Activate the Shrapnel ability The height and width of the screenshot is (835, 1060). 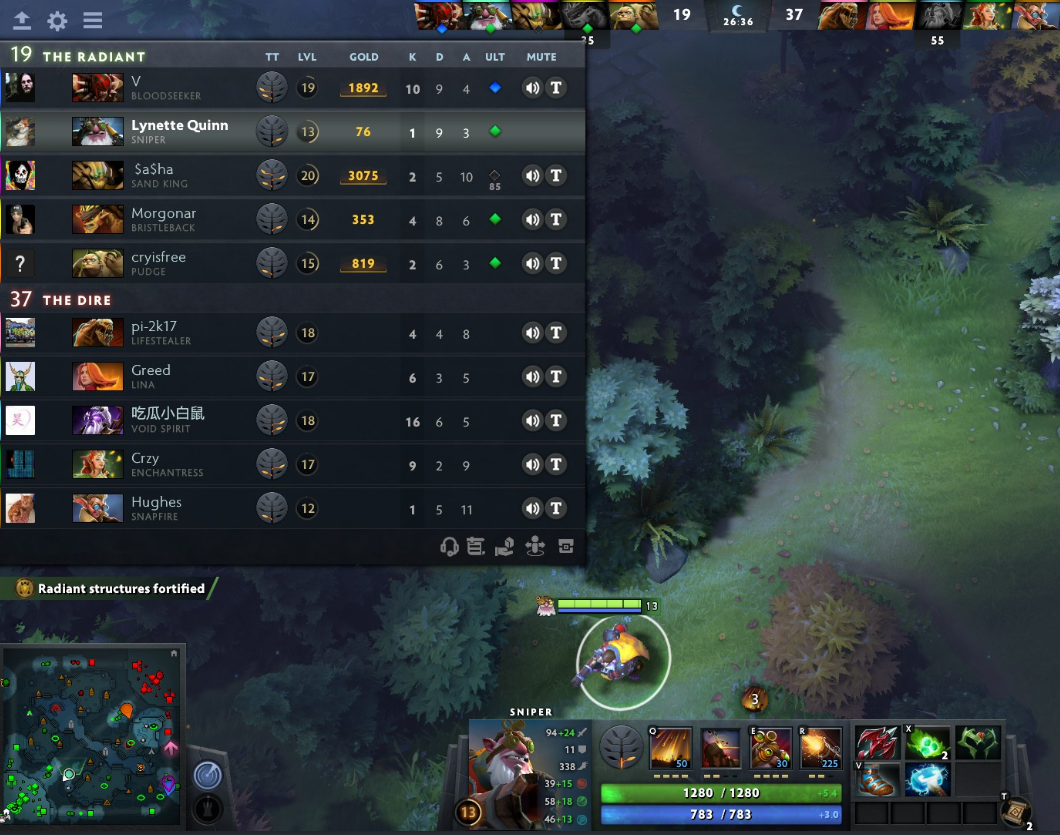click(x=670, y=748)
